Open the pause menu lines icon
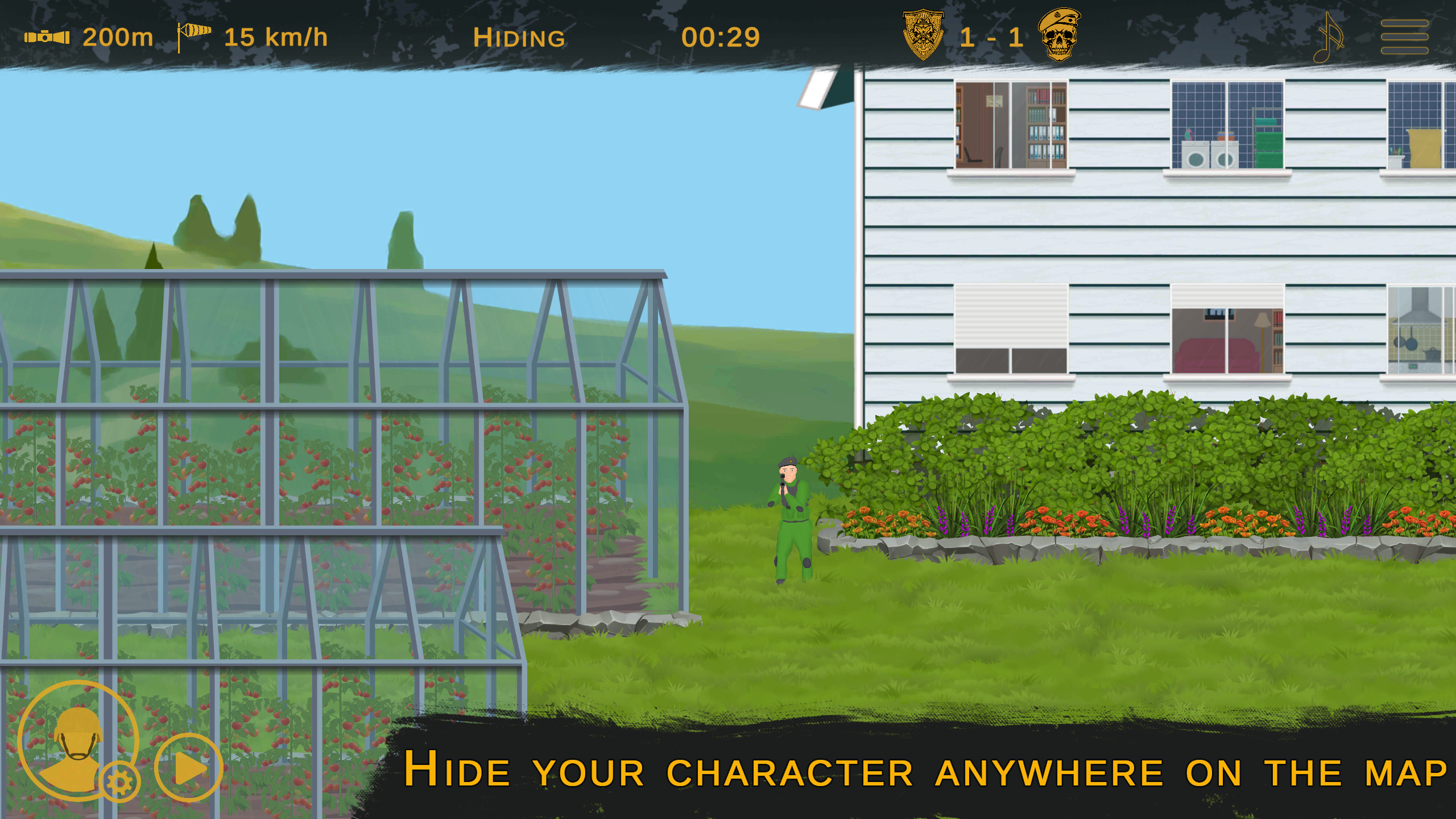1456x819 pixels. (x=1405, y=36)
